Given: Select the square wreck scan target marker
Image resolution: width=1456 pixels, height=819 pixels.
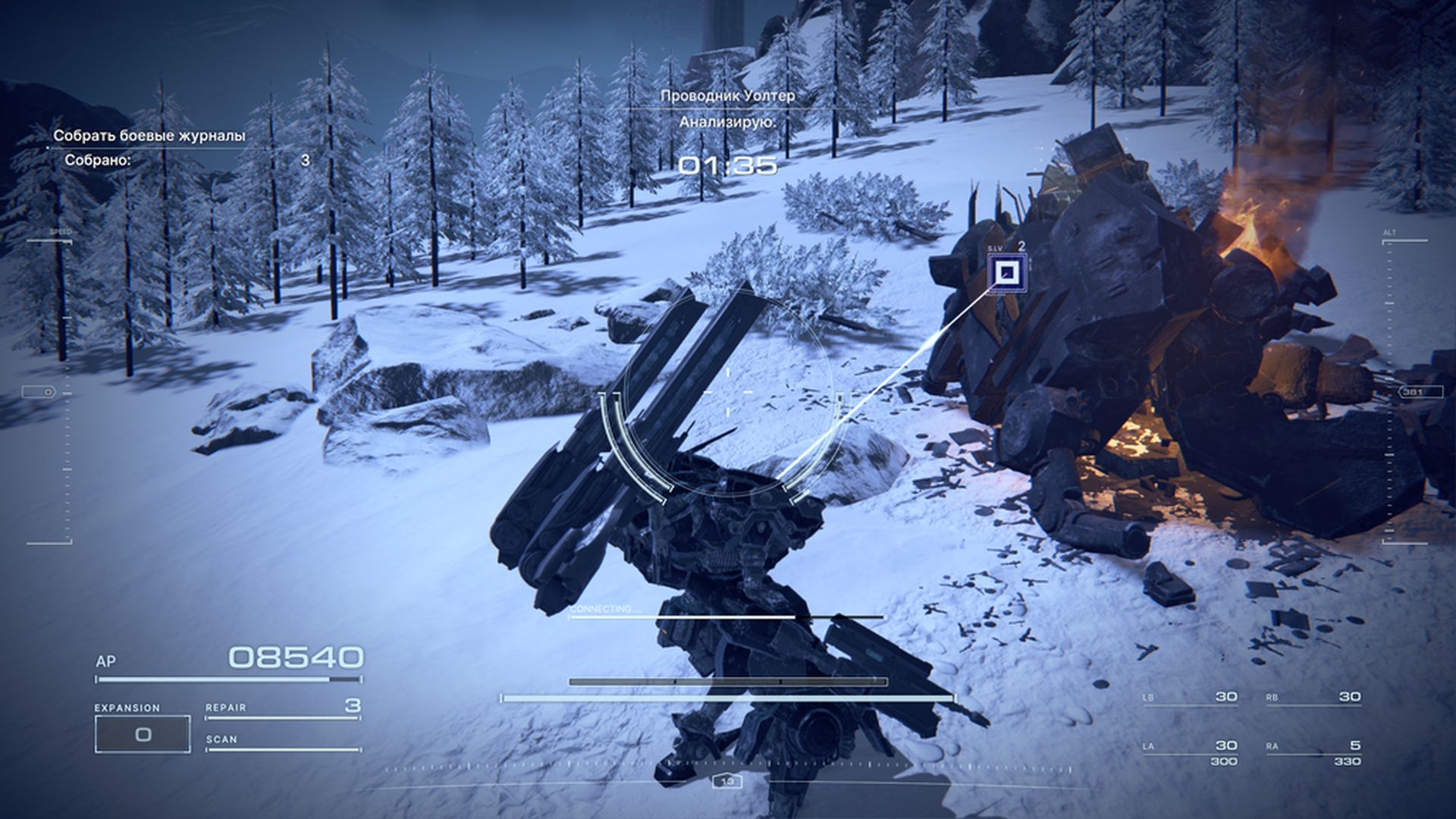Looking at the screenshot, I should click(1008, 273).
